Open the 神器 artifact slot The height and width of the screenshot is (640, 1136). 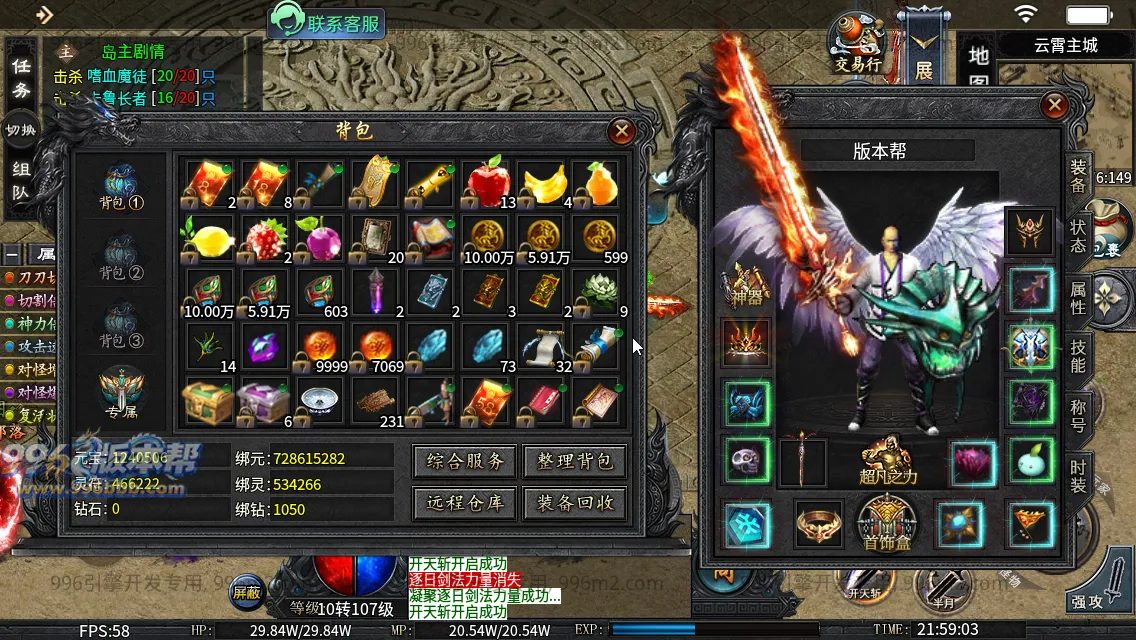coord(745,286)
